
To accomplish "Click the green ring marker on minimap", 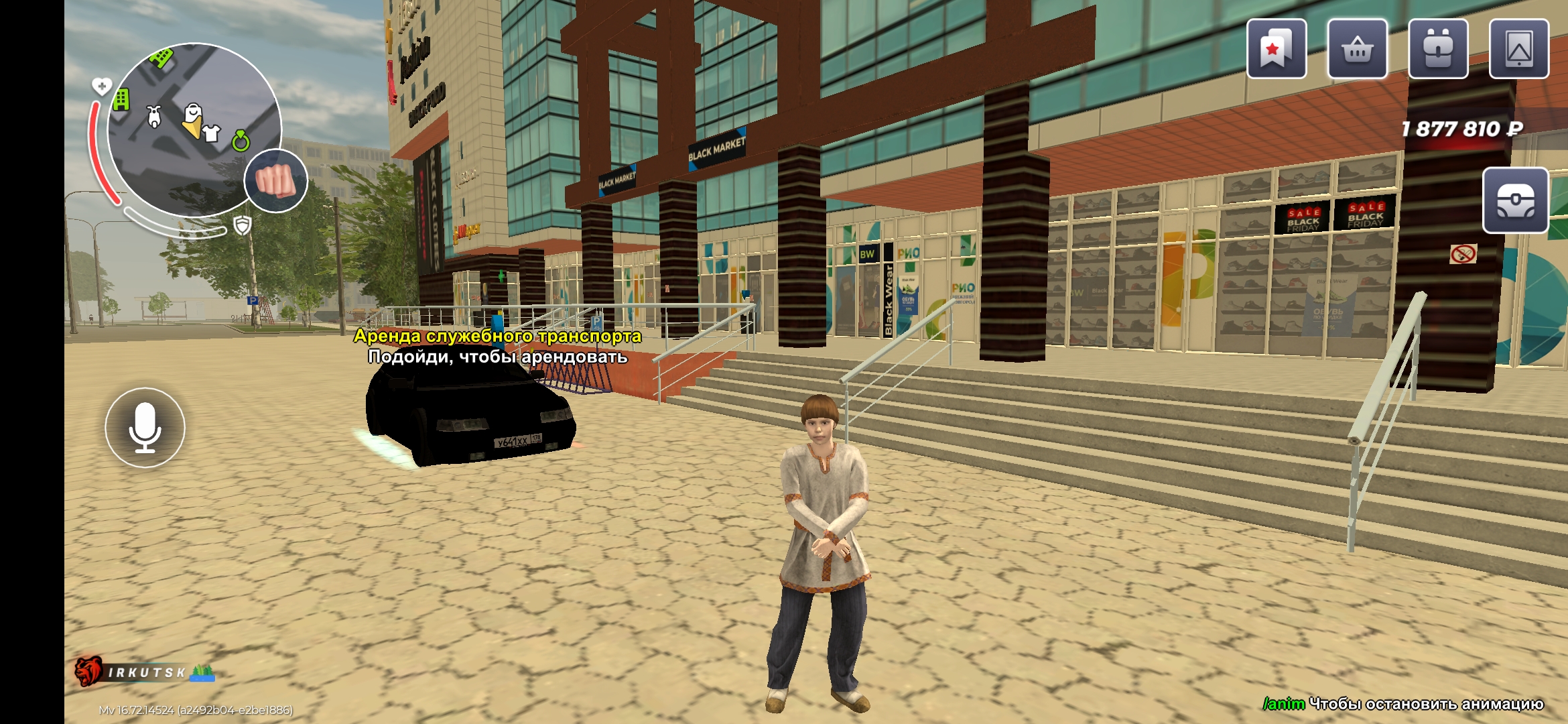I will pos(241,141).
